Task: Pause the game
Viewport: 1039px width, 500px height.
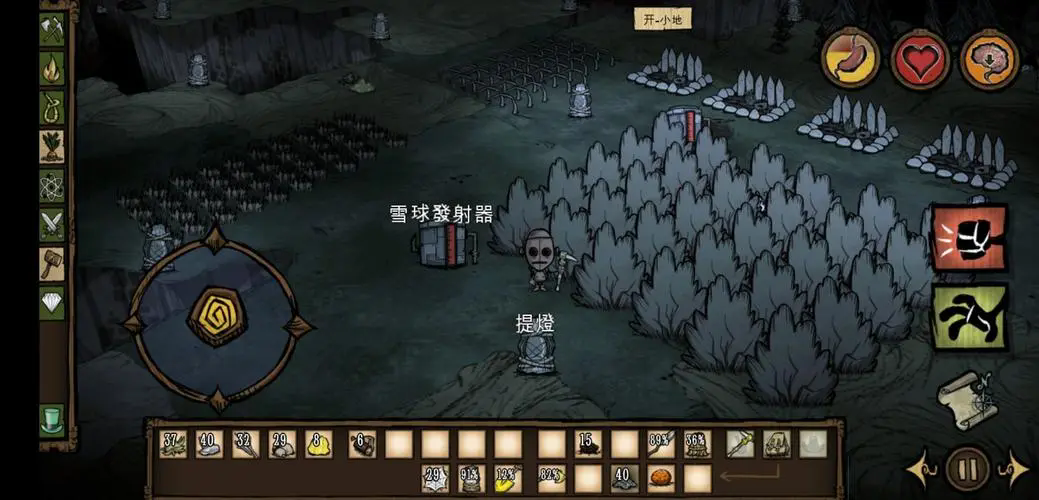Action: (967, 467)
